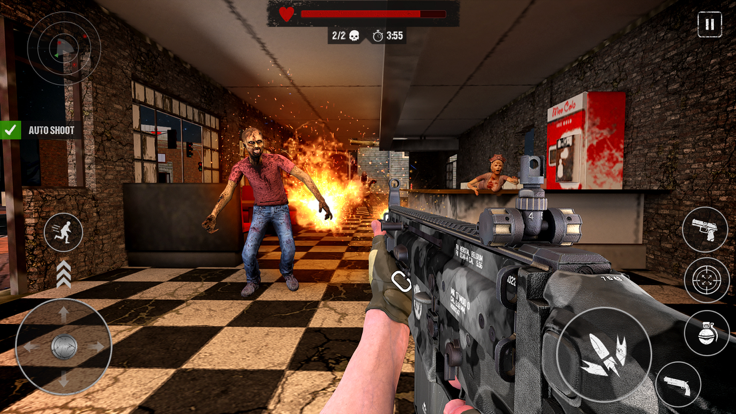
Task: Fire the weapon using the bullets button
Action: coord(604,355)
